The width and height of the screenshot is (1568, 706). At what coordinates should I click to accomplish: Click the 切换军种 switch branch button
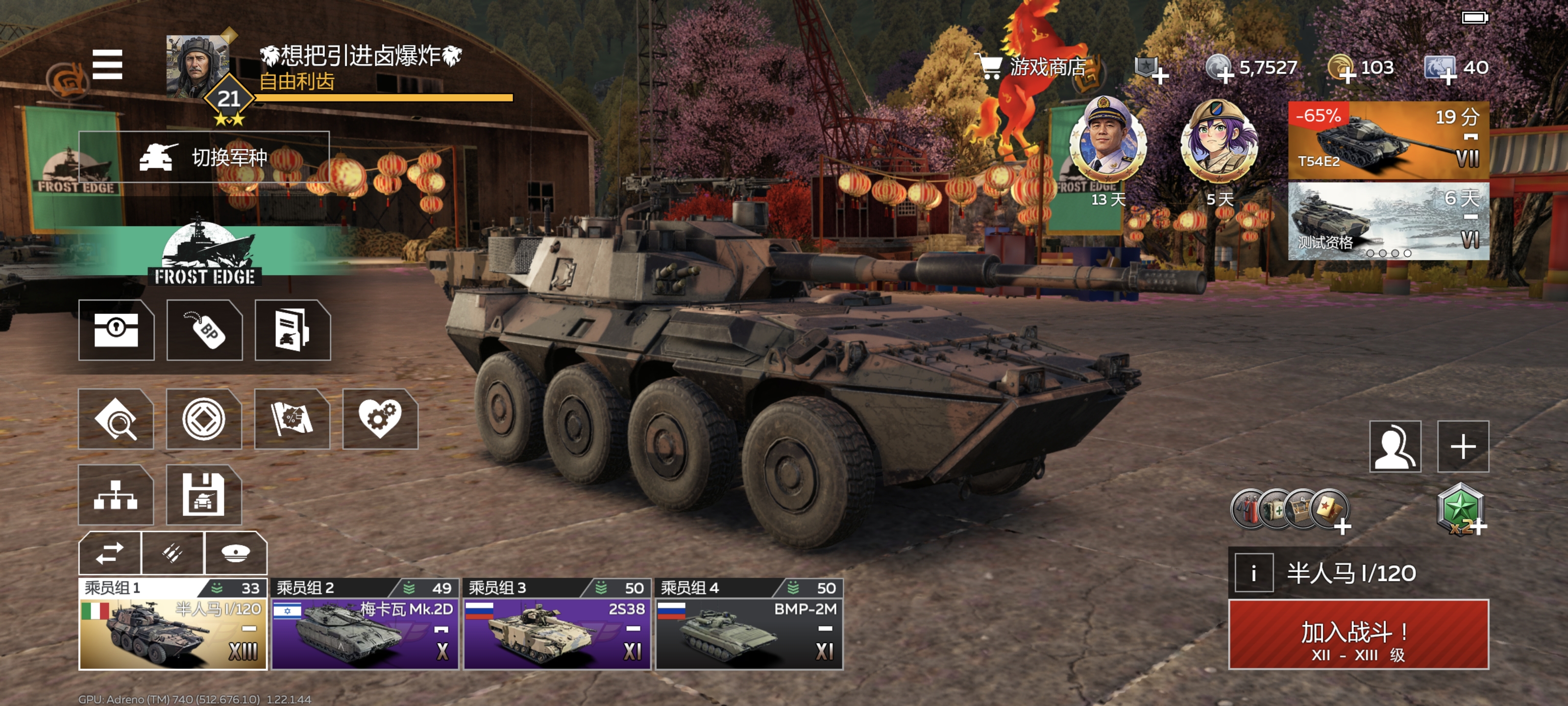pyautogui.click(x=204, y=157)
